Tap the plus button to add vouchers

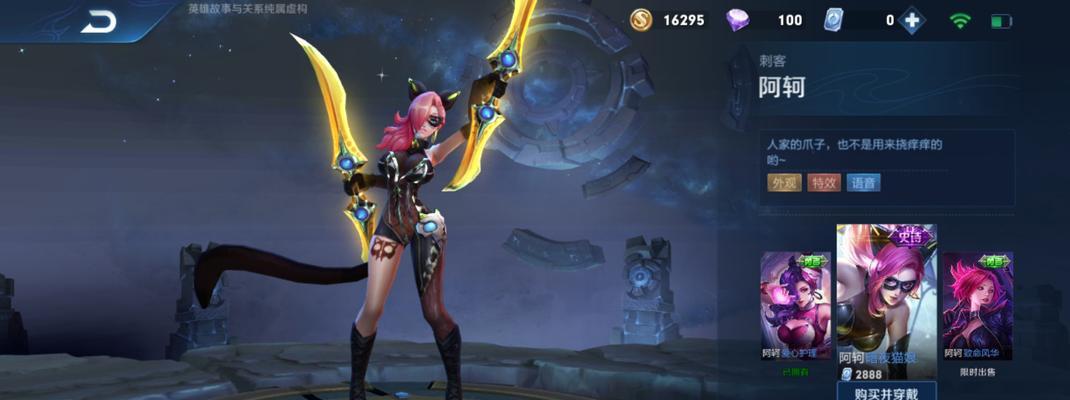pyautogui.click(x=911, y=21)
